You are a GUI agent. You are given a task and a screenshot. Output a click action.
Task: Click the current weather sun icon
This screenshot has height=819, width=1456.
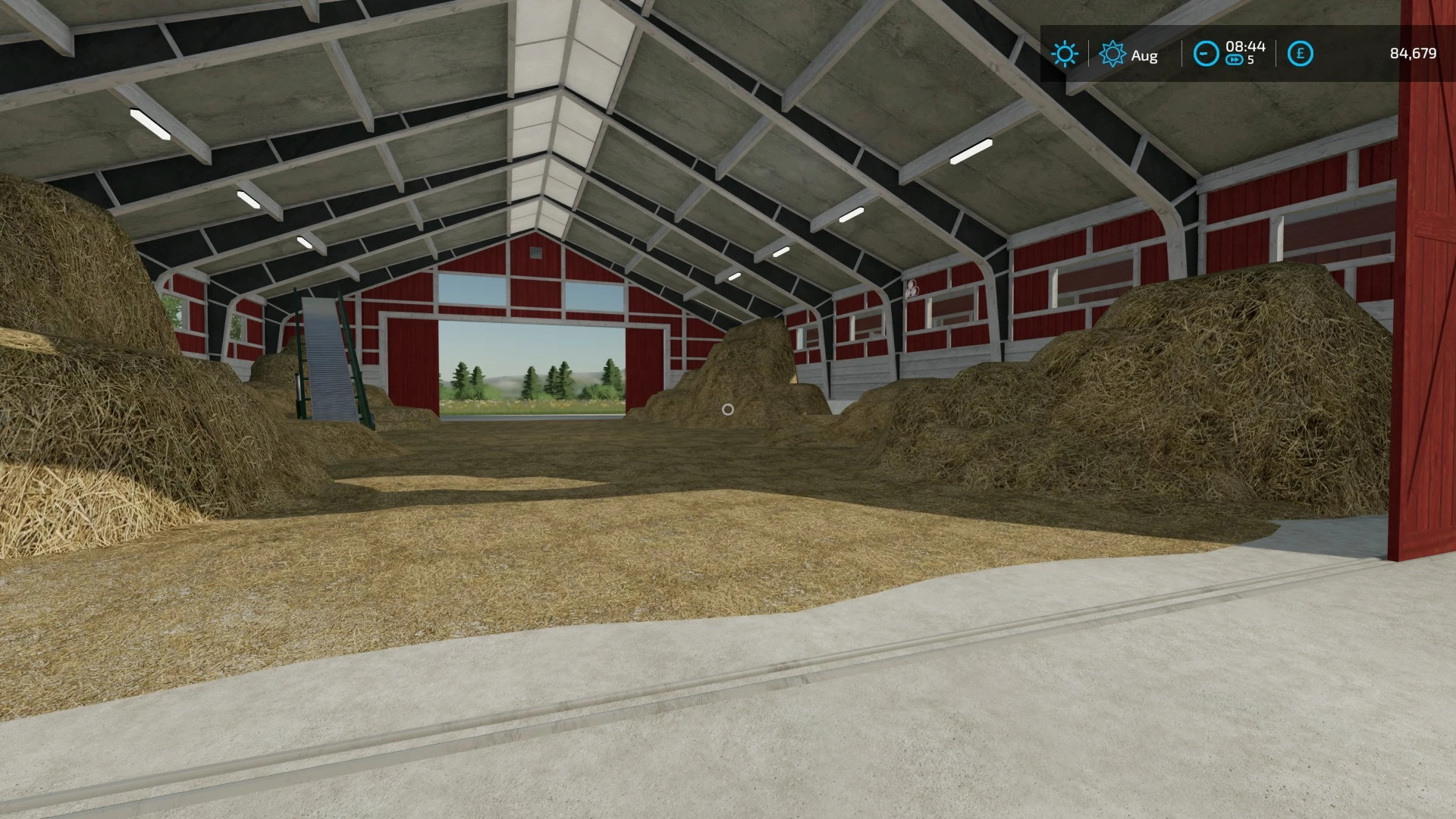click(1066, 53)
